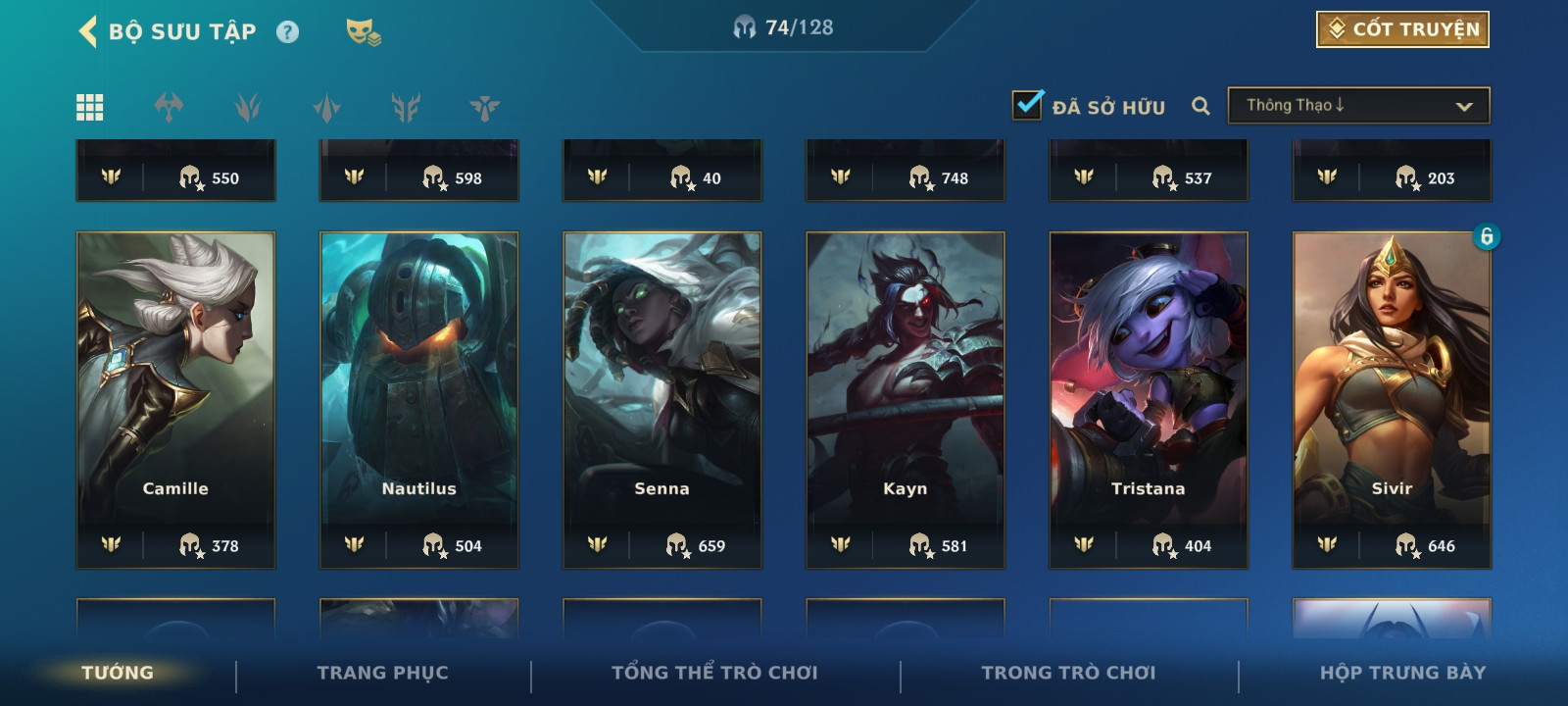Select the all-champions grid filter
This screenshot has height=706, width=1568.
[x=90, y=107]
